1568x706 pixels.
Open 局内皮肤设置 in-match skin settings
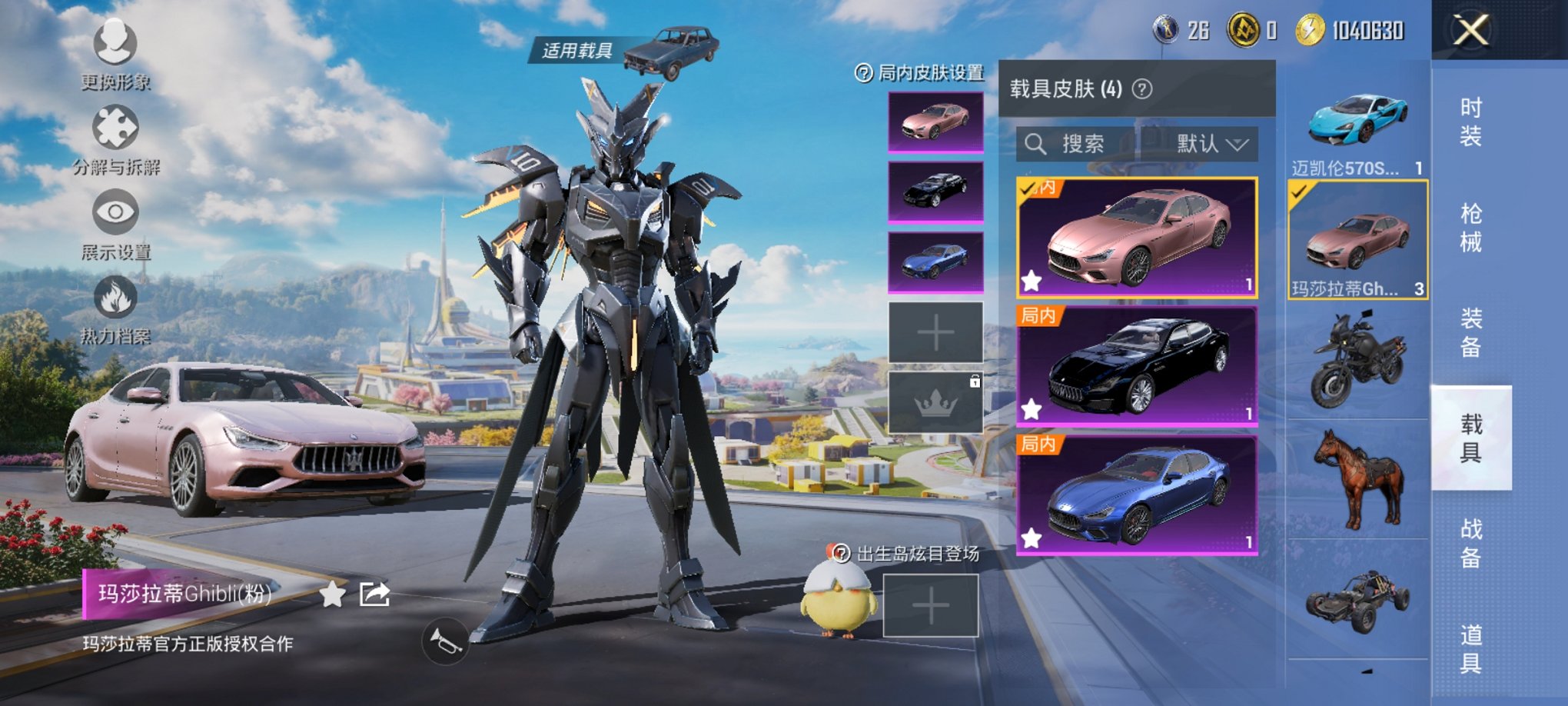point(920,73)
